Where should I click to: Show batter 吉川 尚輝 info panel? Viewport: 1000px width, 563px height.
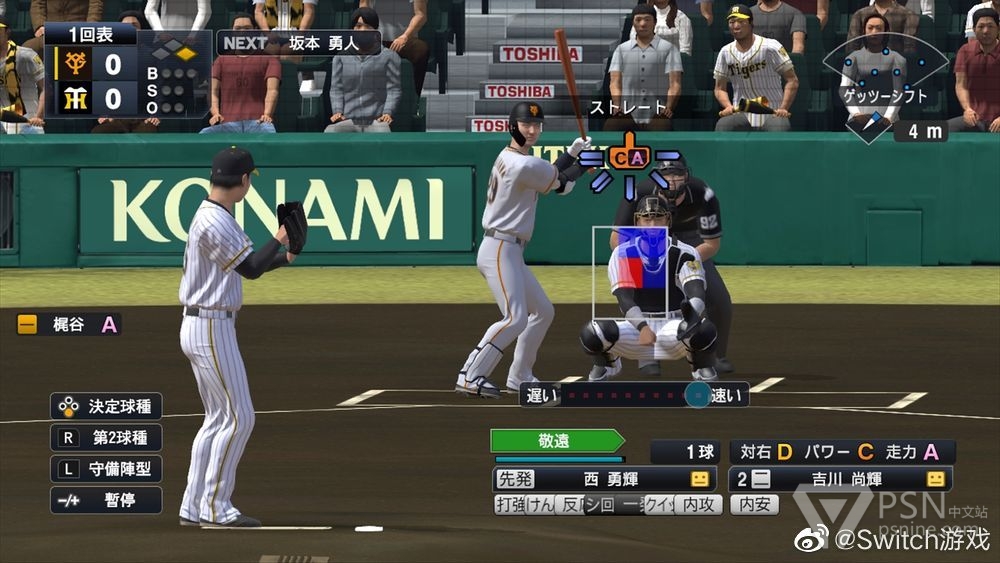click(840, 479)
